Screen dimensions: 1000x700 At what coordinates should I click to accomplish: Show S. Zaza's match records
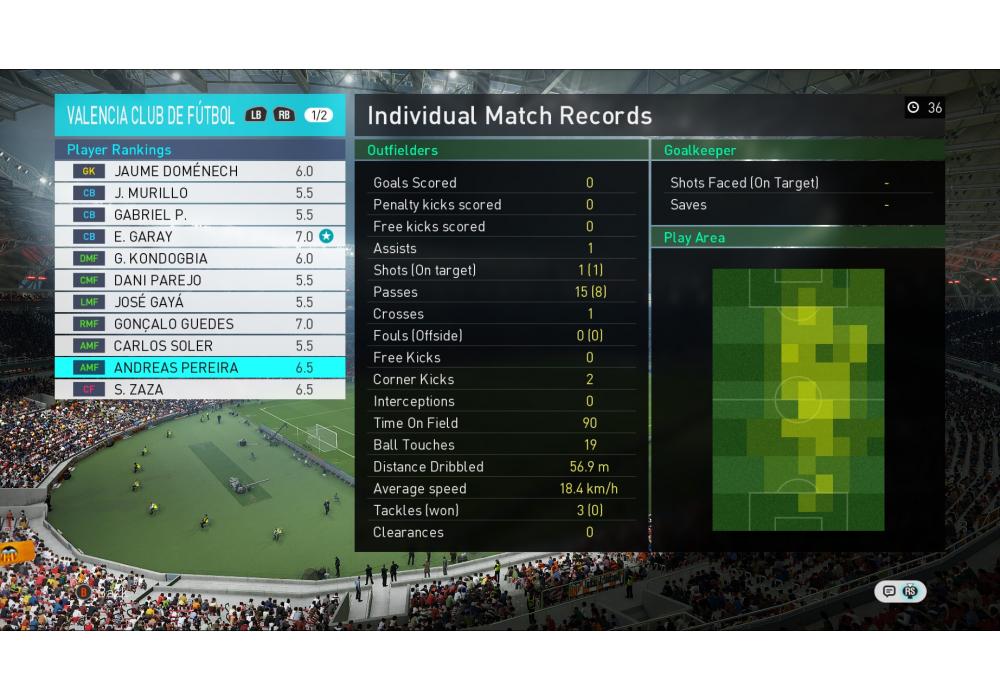200,390
